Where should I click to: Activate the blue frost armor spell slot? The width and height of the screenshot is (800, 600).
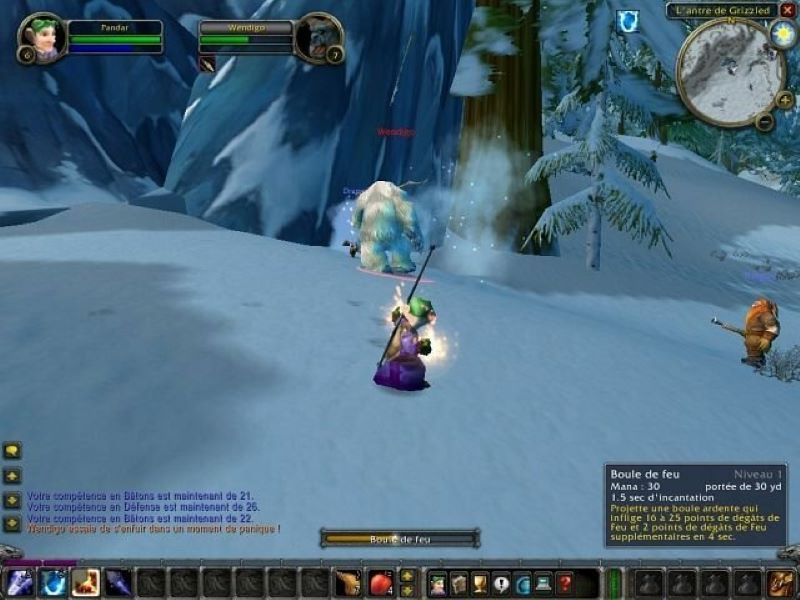tap(53, 582)
